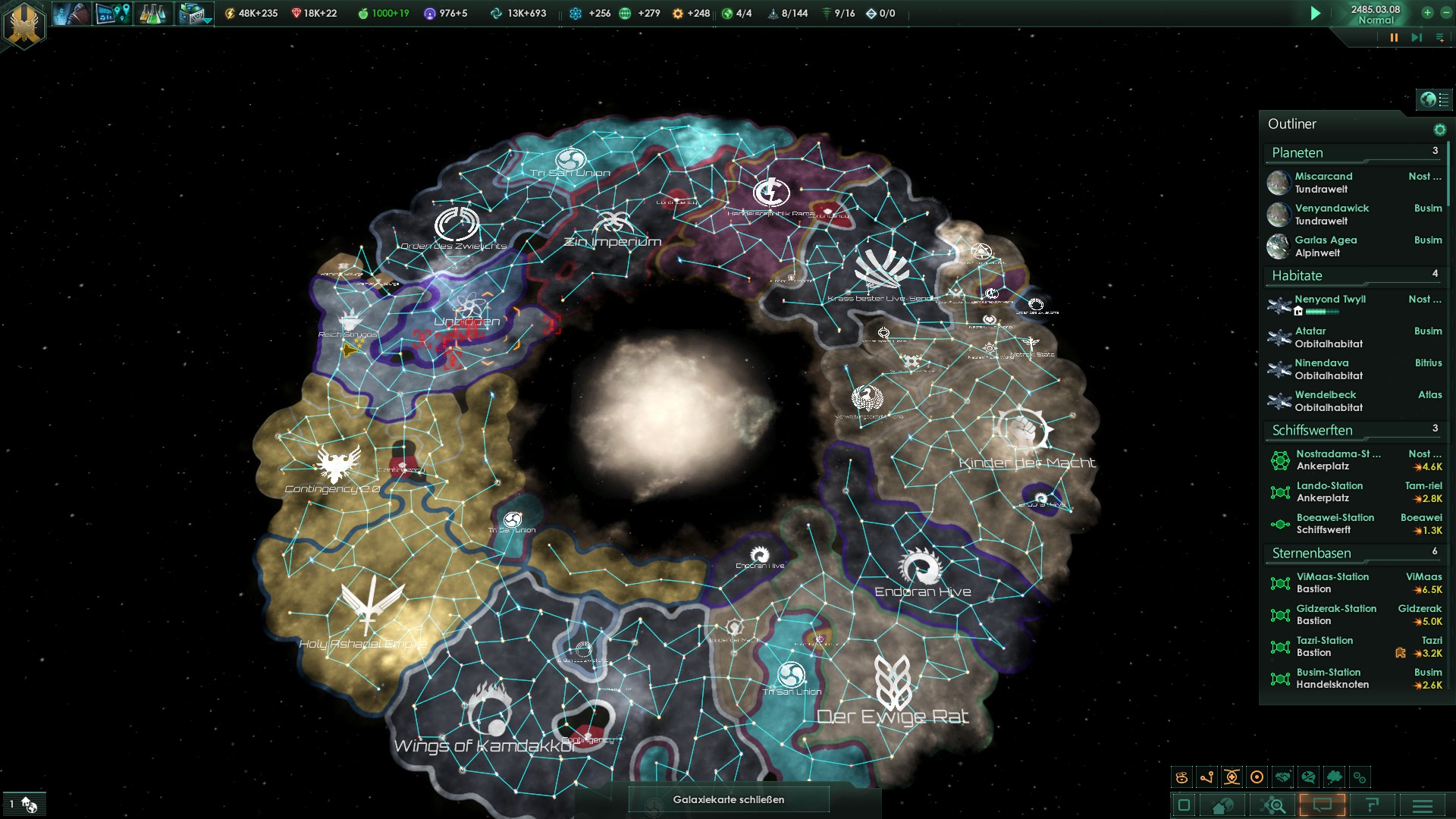The image size is (1456, 819).
Task: Increase game speed with plus button
Action: tap(1427, 13)
